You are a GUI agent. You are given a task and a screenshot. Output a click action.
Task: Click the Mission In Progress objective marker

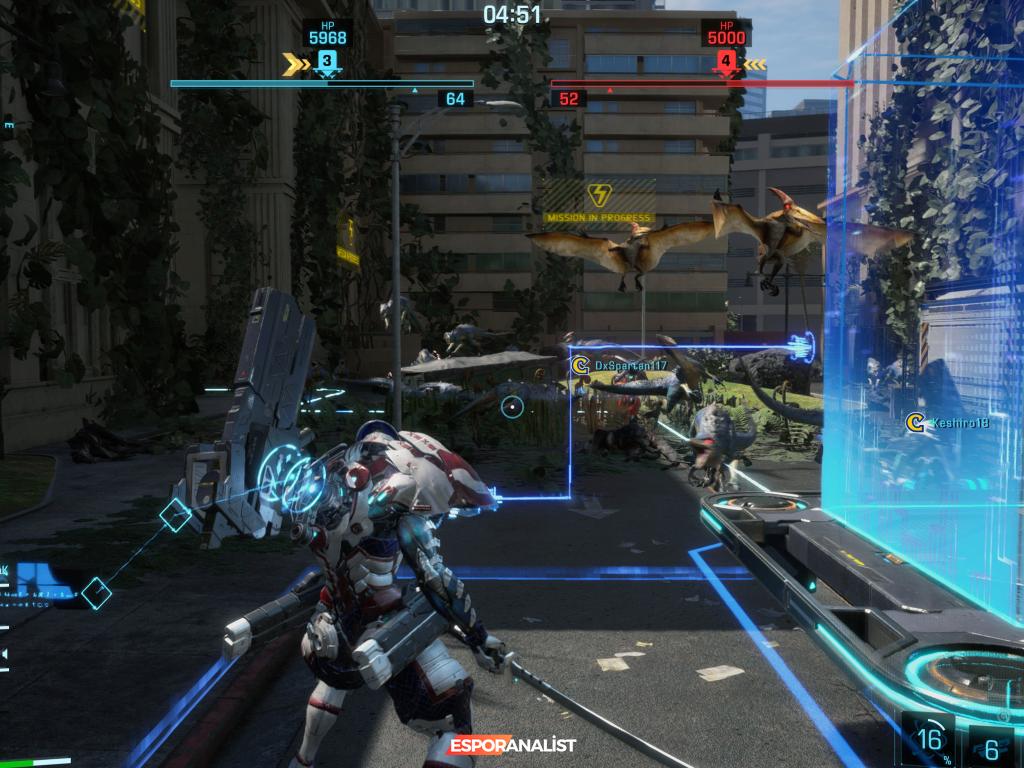pos(599,201)
